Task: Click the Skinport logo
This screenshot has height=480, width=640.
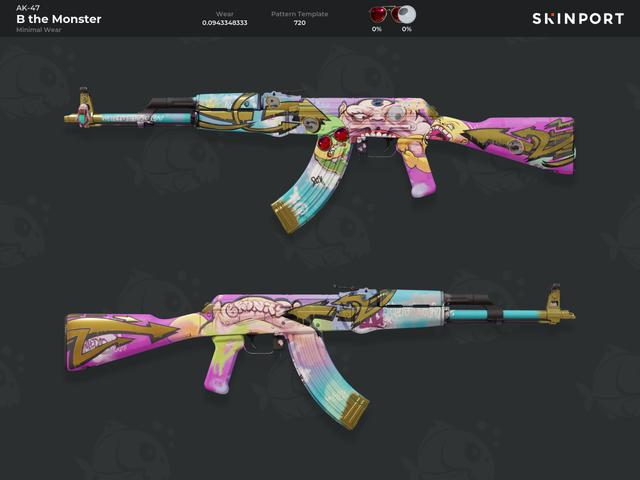Action: (577, 19)
